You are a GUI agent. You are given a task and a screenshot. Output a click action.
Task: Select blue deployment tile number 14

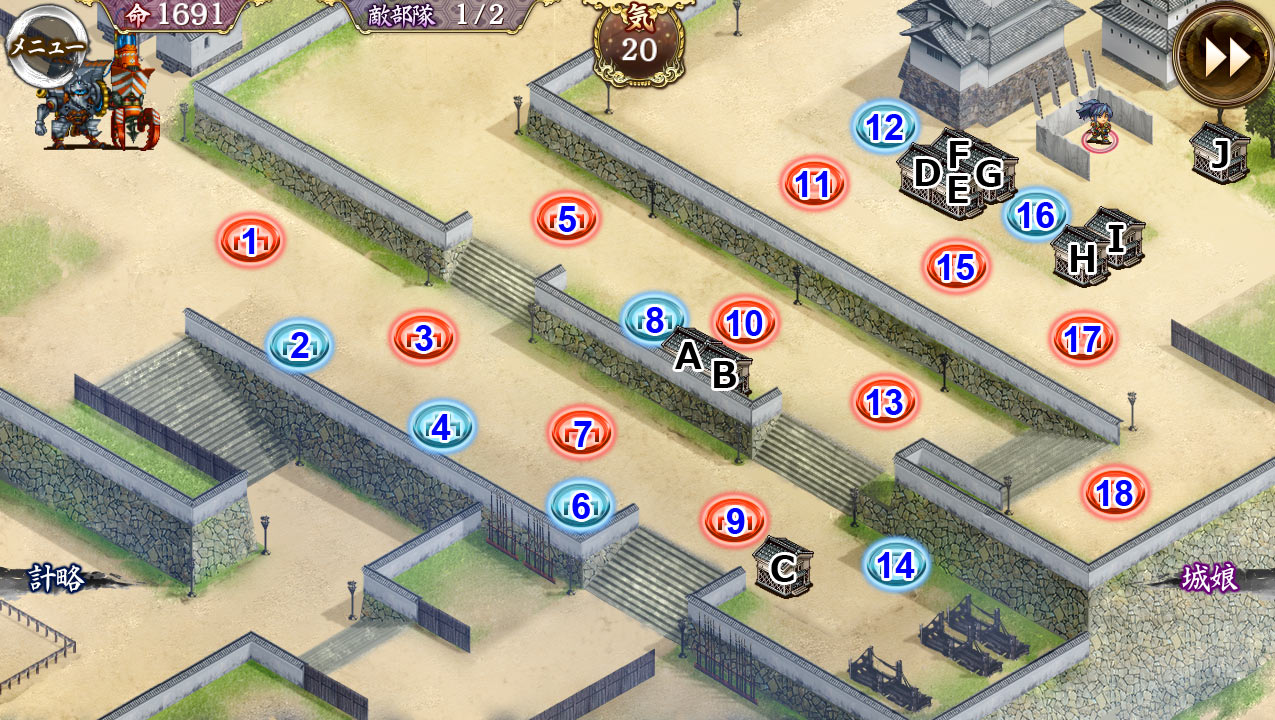point(895,566)
